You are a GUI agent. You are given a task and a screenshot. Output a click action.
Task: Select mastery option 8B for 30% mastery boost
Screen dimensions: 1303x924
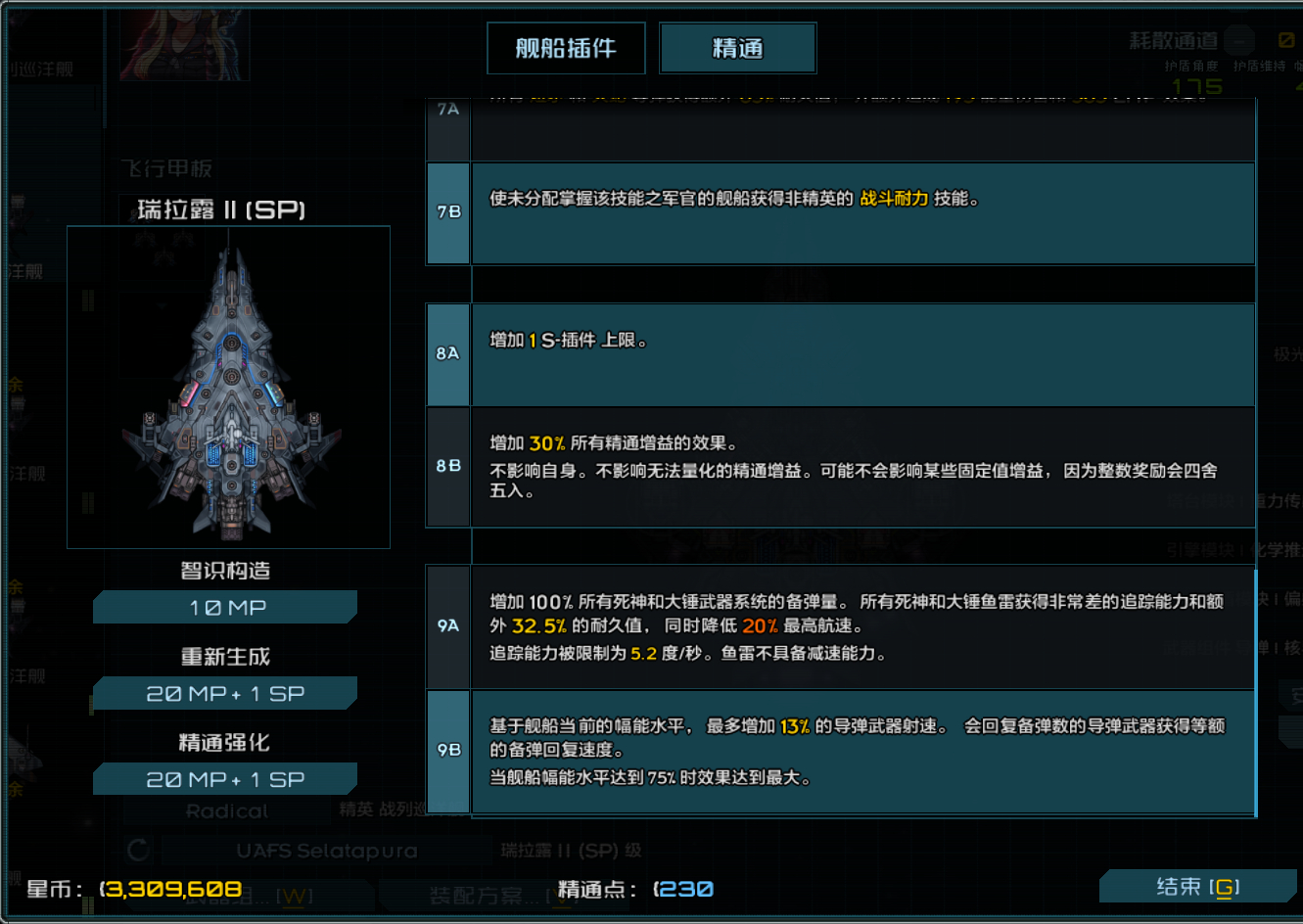pos(861,468)
